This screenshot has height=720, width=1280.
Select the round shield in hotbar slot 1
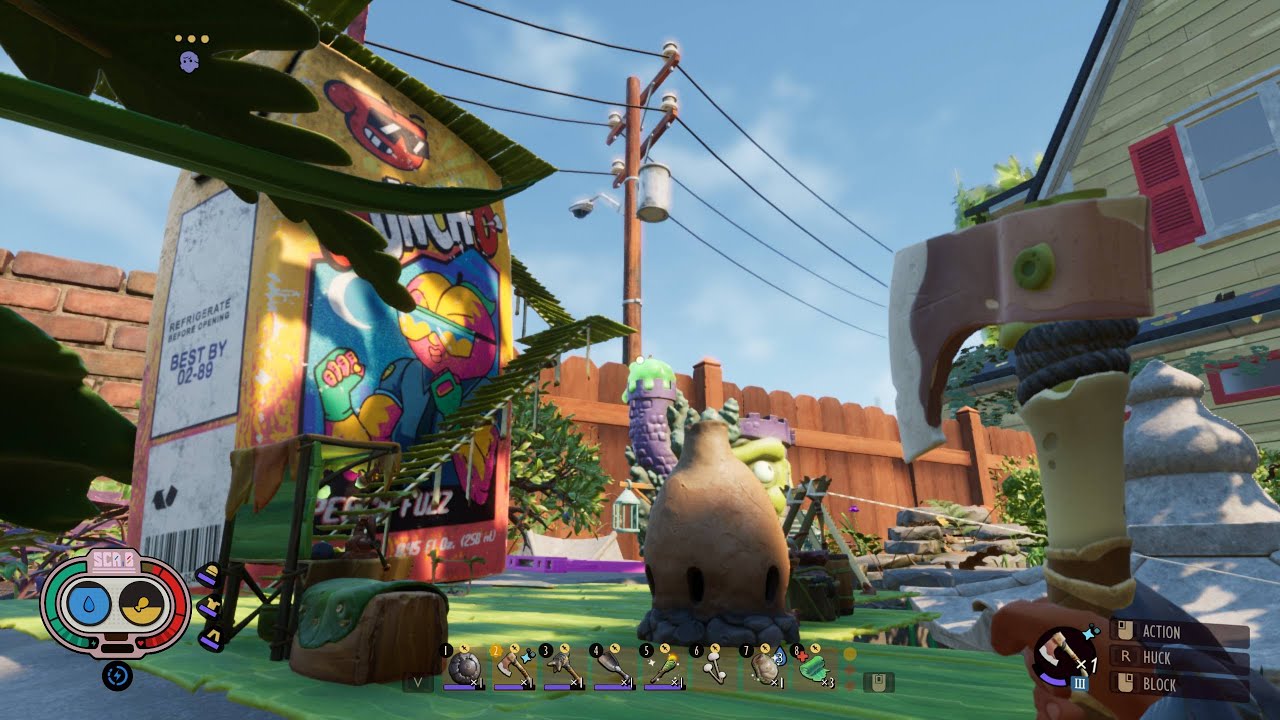click(x=463, y=668)
